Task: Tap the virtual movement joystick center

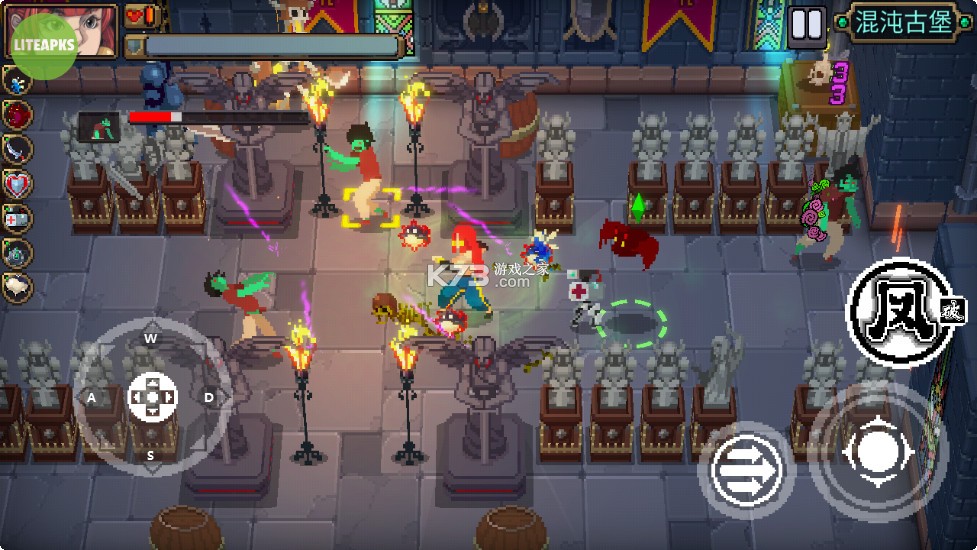Action: point(152,396)
